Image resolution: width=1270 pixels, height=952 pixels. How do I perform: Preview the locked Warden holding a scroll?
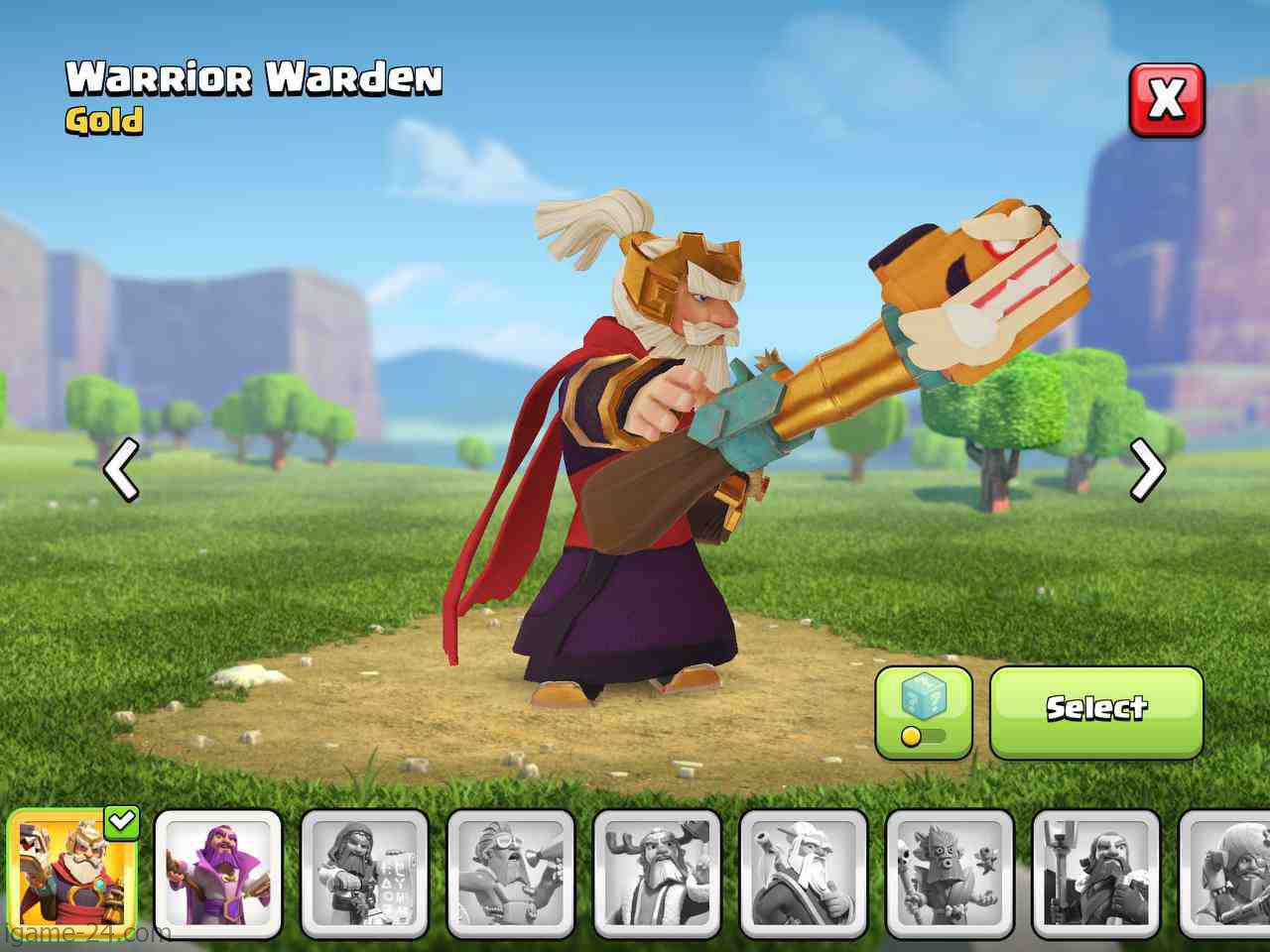(364, 873)
